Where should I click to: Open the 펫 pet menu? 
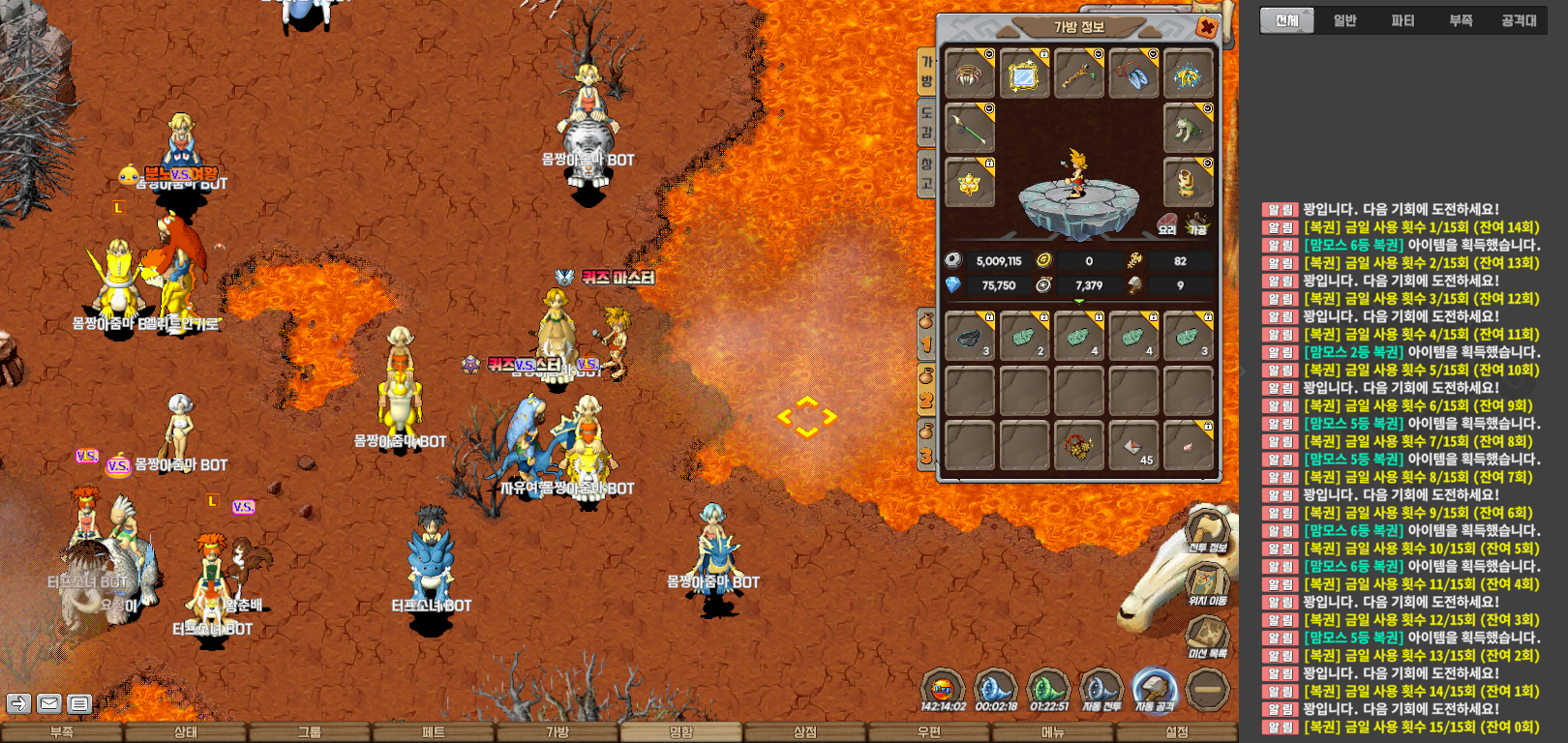click(x=434, y=732)
